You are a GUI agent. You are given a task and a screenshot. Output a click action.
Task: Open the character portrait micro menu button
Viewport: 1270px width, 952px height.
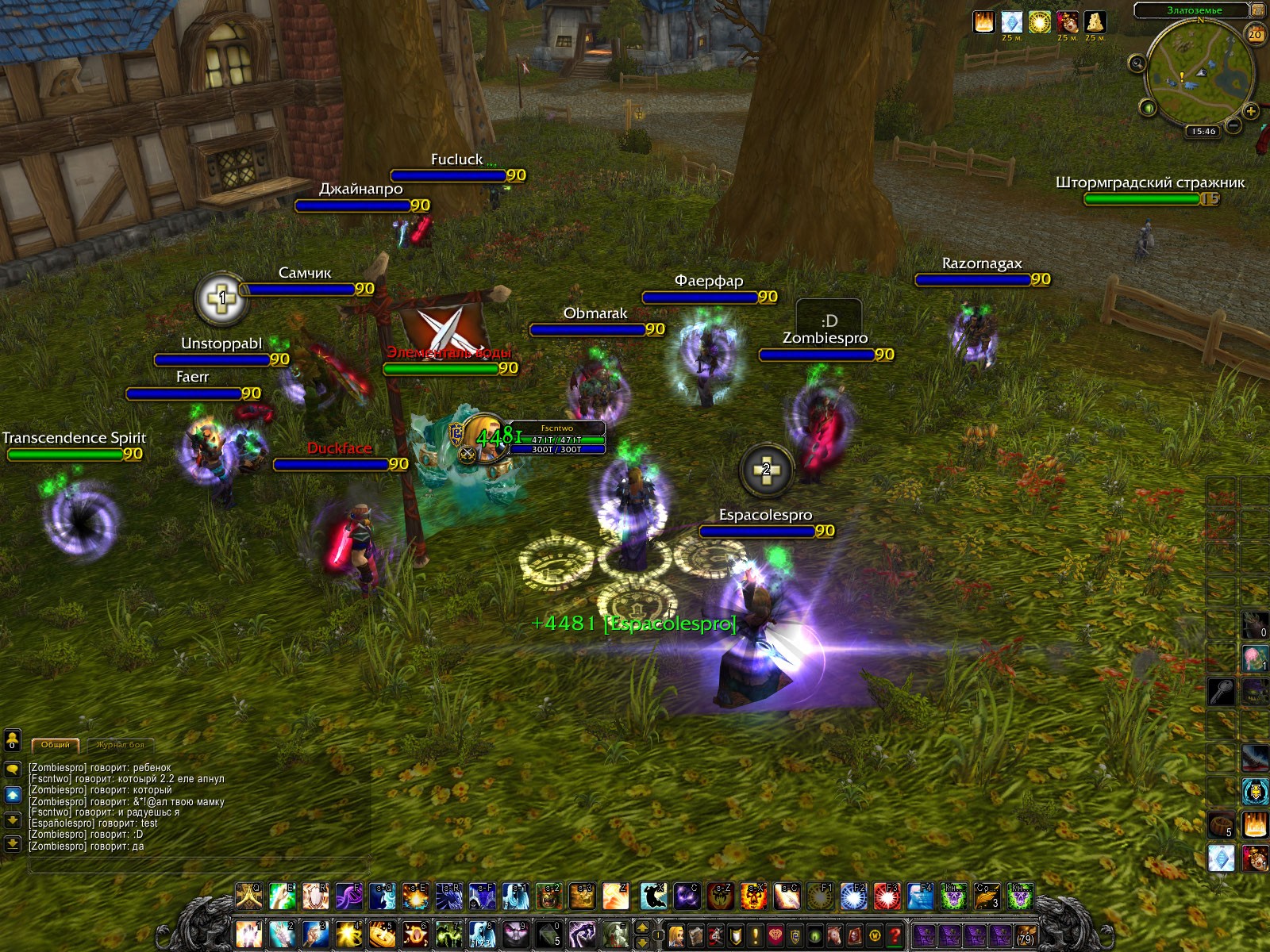coord(676,935)
